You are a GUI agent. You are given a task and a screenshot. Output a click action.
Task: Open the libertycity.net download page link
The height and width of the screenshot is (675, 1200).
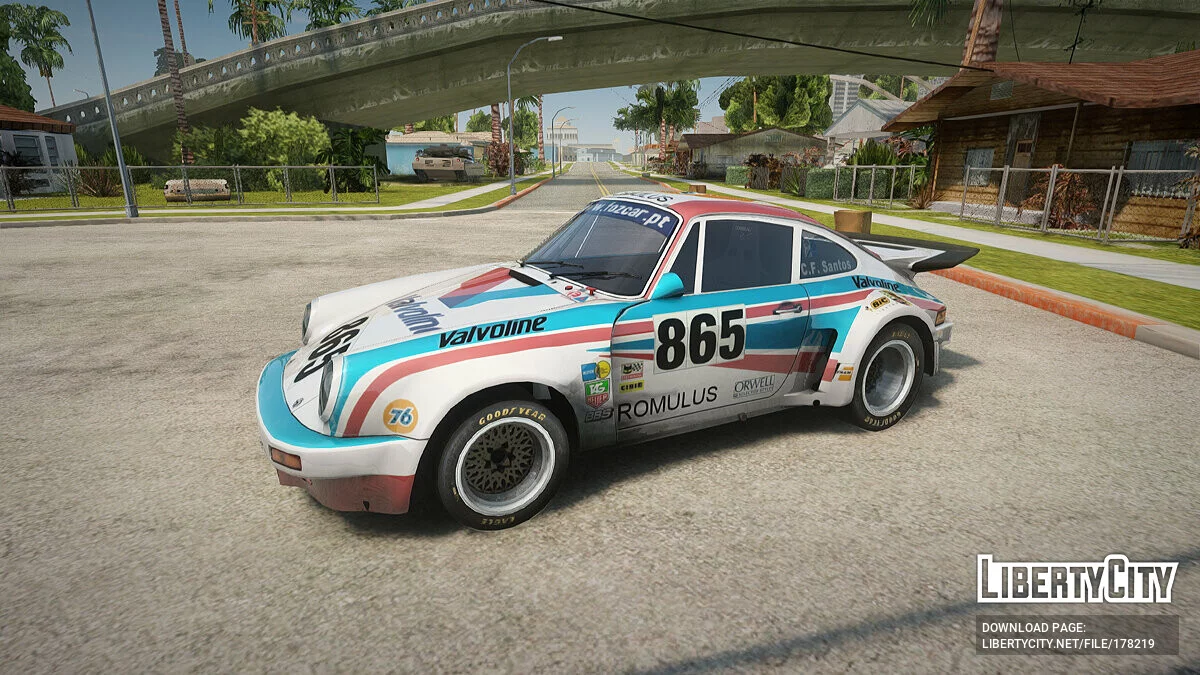(x=1068, y=643)
